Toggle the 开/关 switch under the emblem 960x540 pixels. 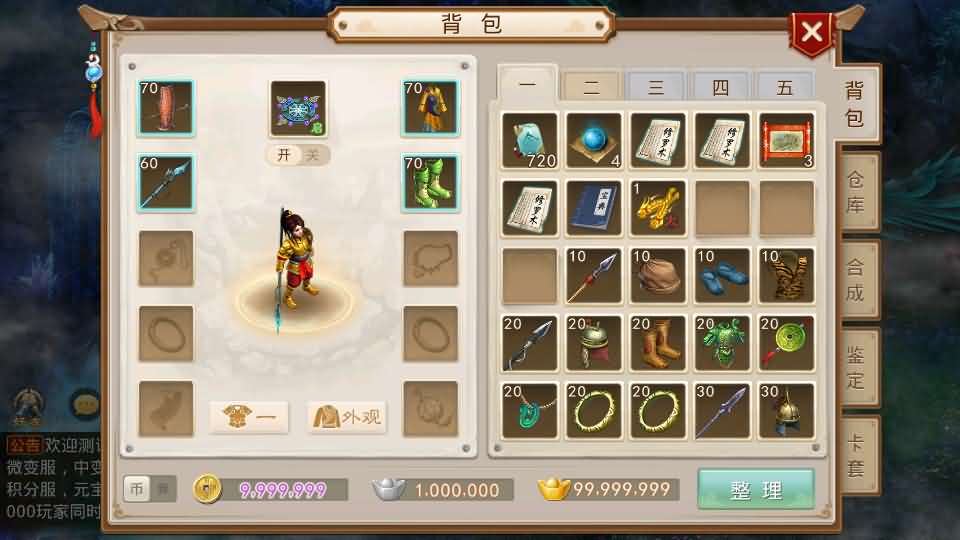(x=297, y=155)
